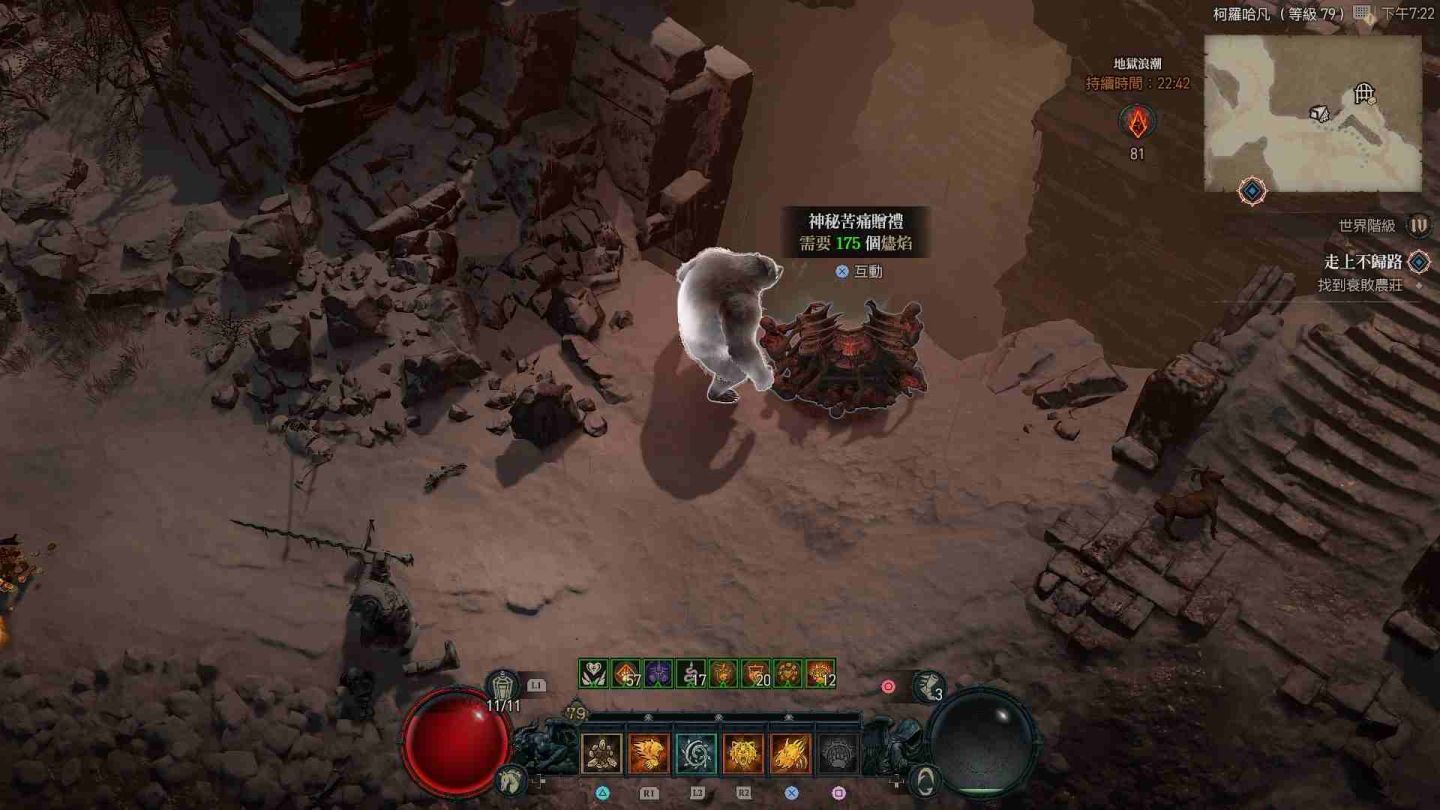Image resolution: width=1440 pixels, height=810 pixels.
Task: Inspect the snake buff showing 17
Action: pyautogui.click(x=691, y=673)
